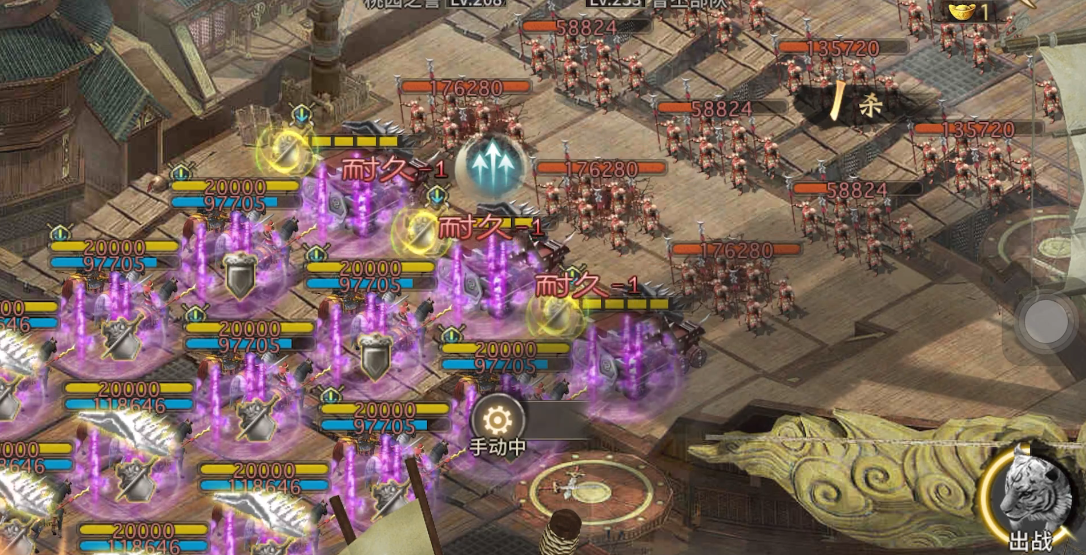Open the gold ingot currency counter
The image size is (1086, 555).
tap(966, 11)
